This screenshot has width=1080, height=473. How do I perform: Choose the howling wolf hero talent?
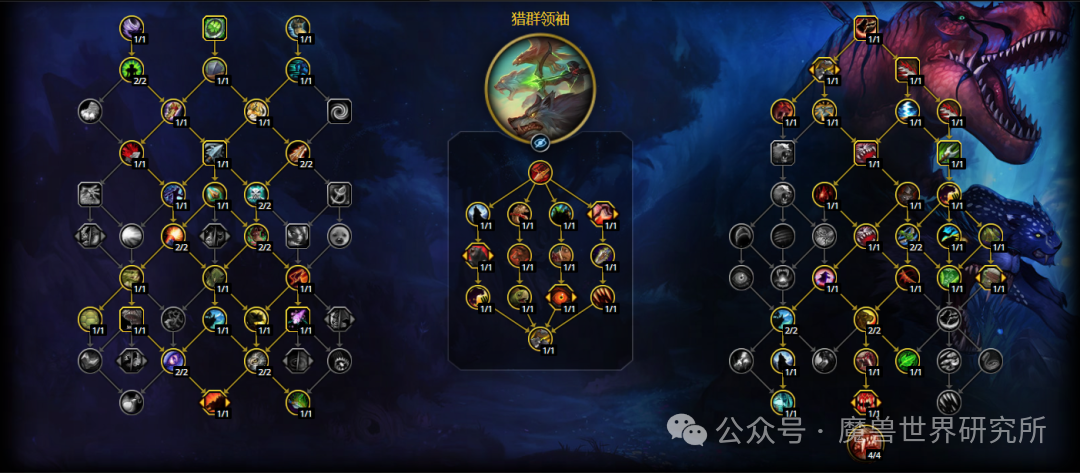pos(478,212)
